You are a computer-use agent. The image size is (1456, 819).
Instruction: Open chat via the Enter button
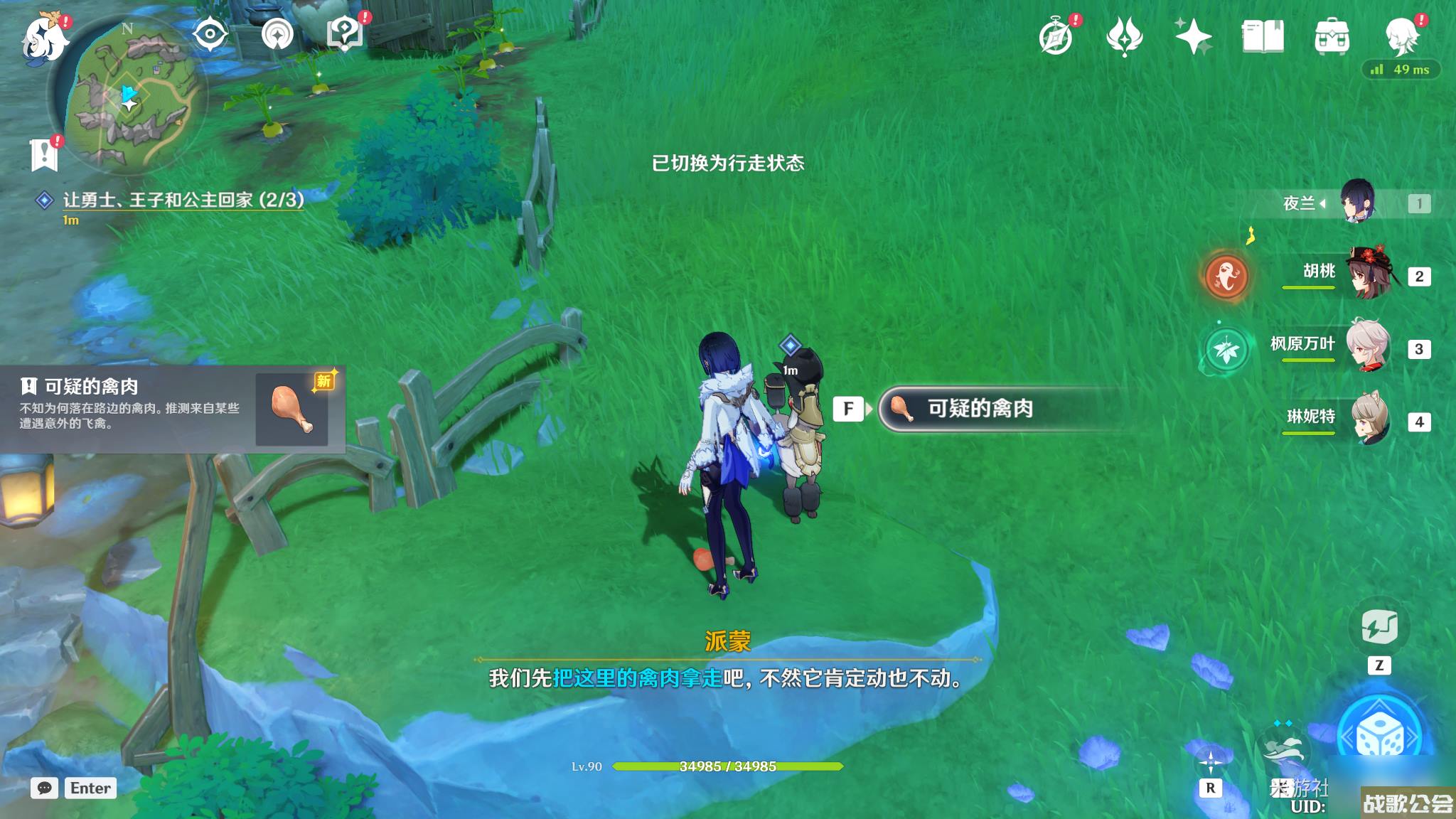point(90,788)
